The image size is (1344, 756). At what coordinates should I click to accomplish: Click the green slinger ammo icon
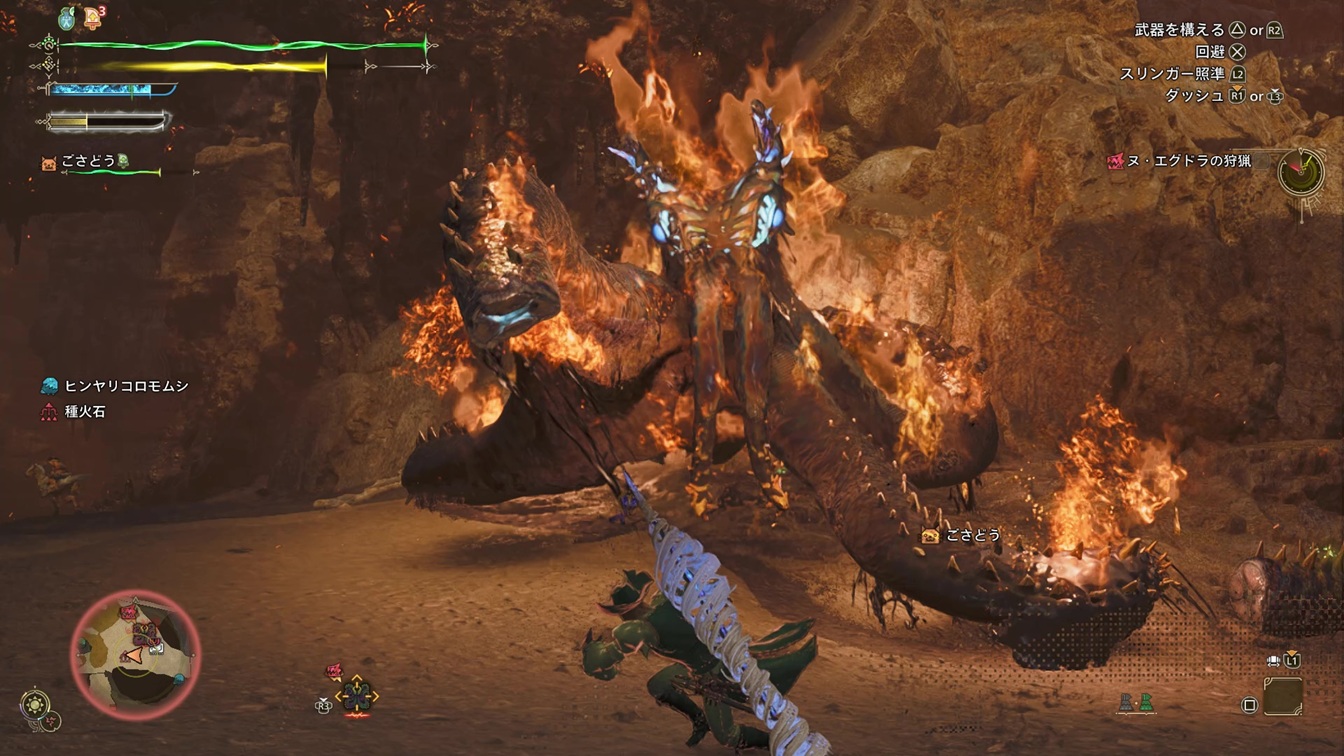pos(1145,703)
